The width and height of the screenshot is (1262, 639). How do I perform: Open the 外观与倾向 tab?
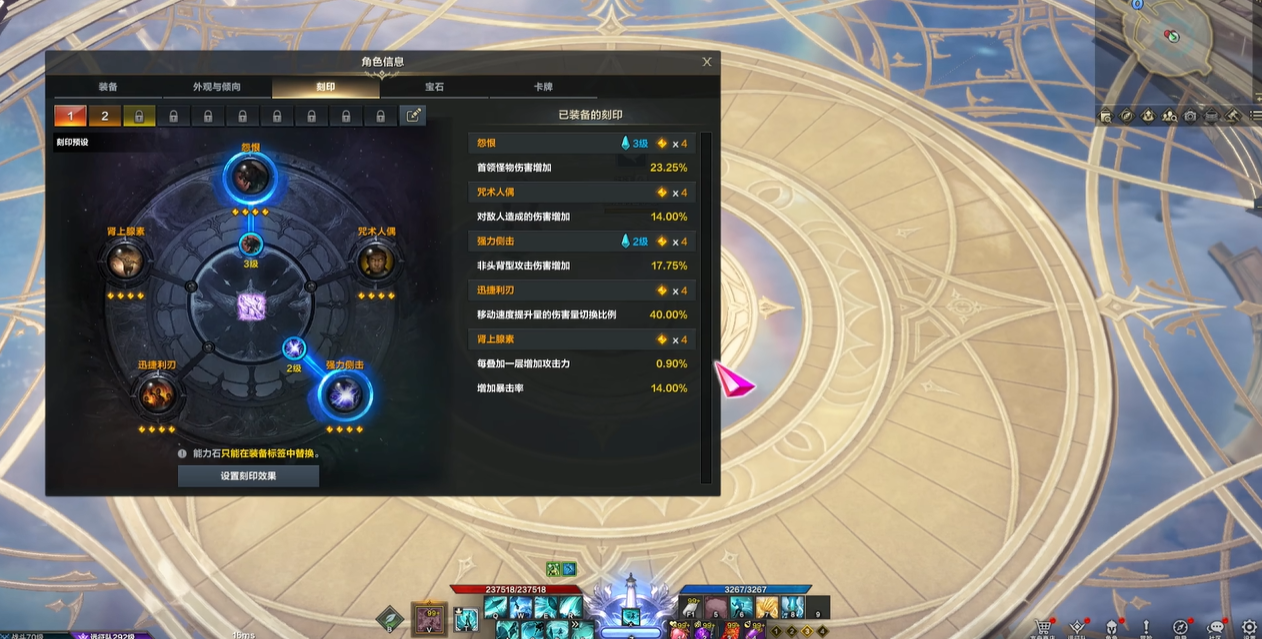click(x=217, y=87)
